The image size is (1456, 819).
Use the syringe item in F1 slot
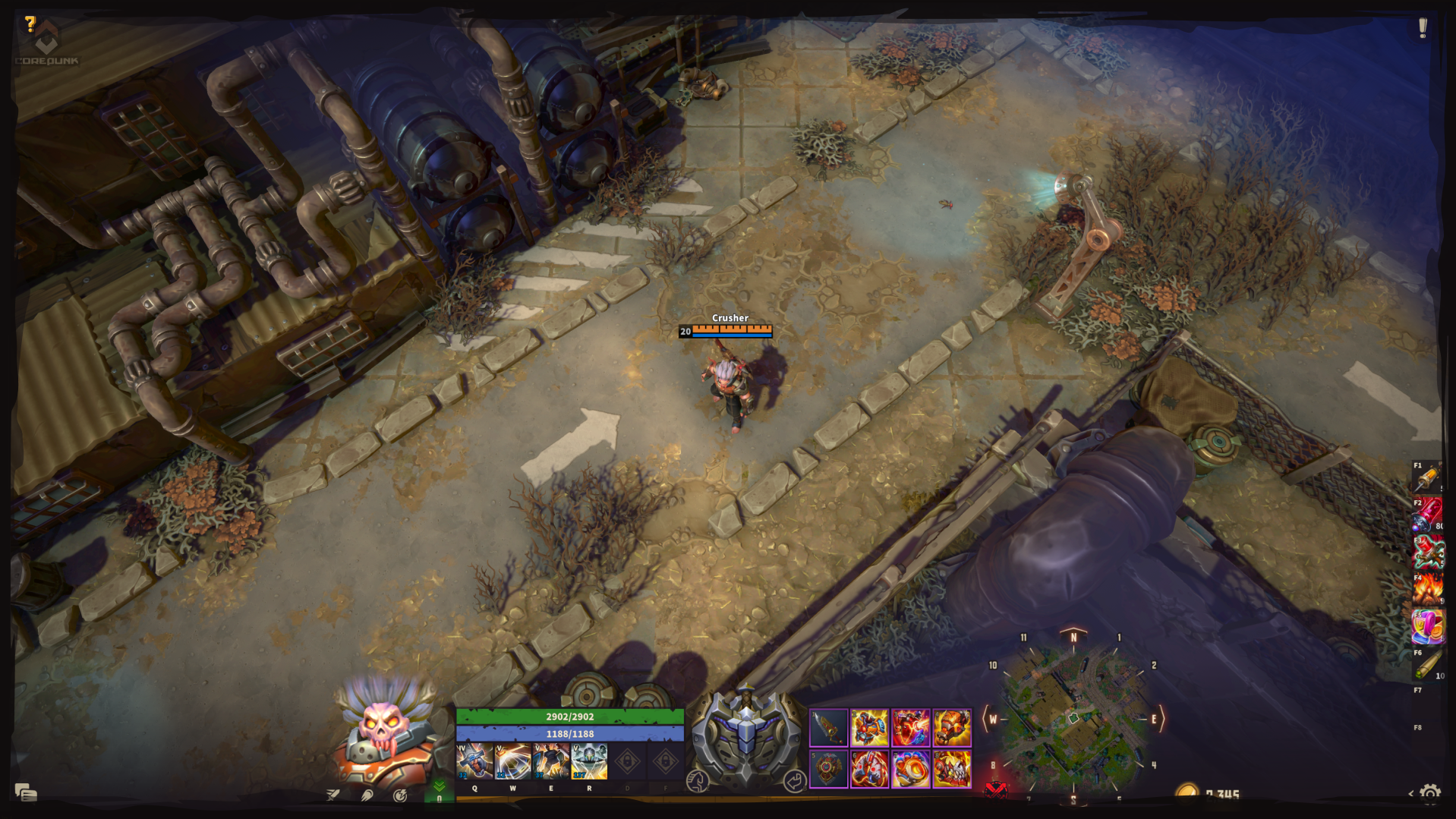pos(1427,478)
